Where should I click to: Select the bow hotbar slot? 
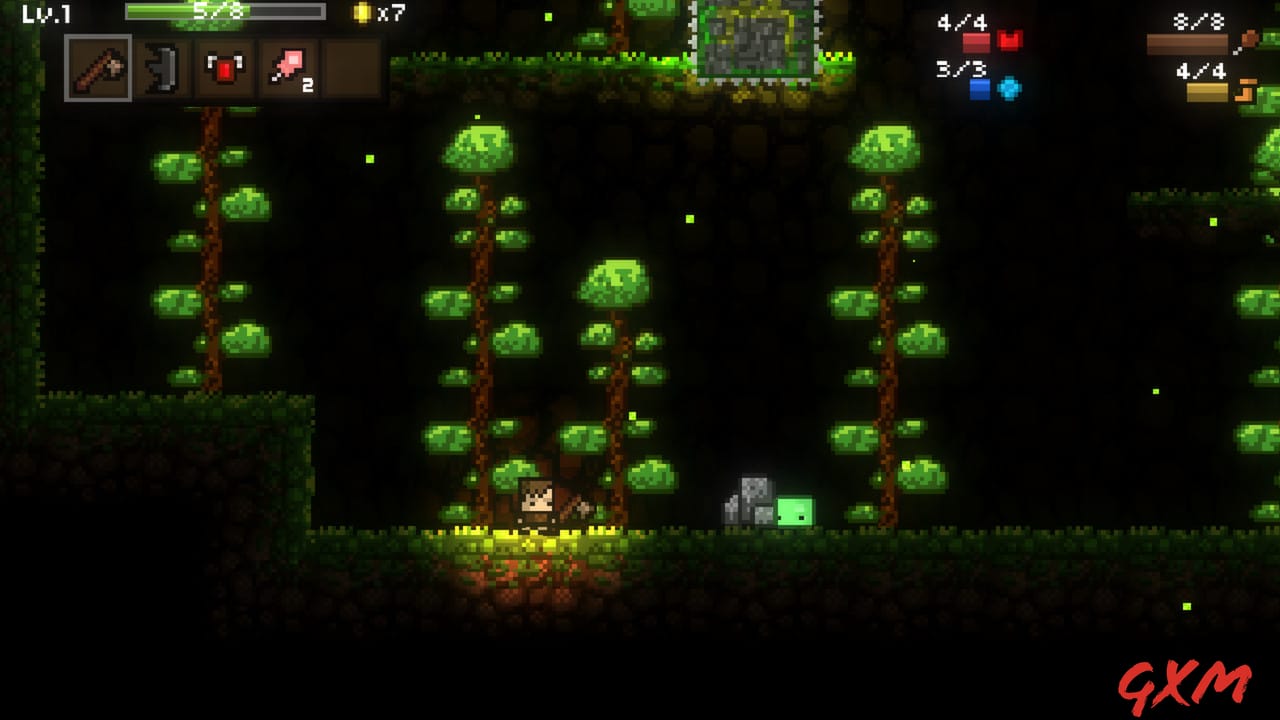tap(162, 68)
